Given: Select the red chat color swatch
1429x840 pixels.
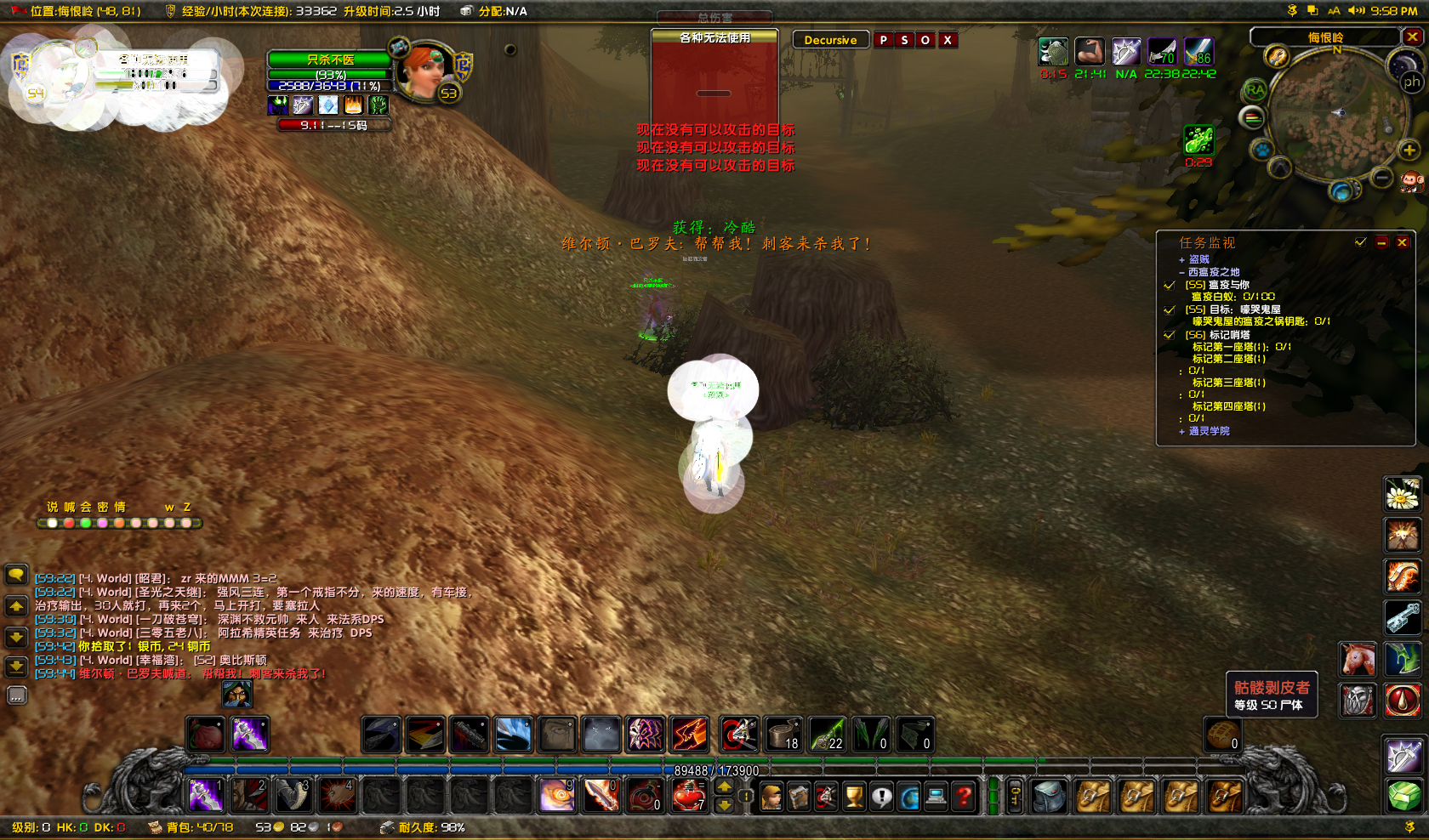Looking at the screenshot, I should pyautogui.click(x=70, y=524).
